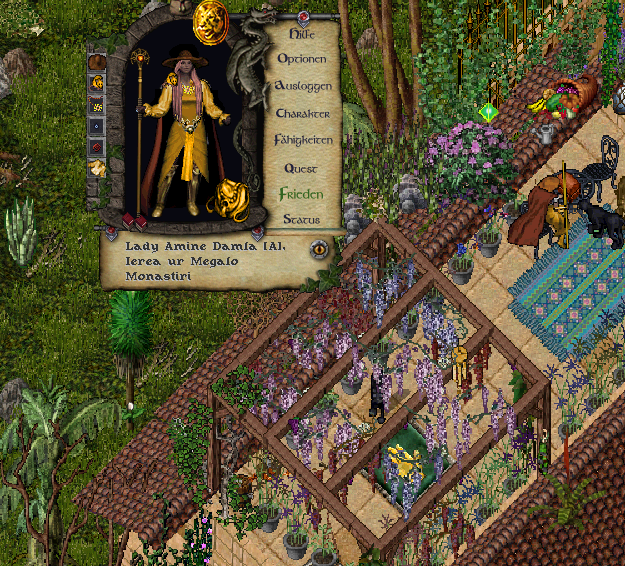Viewport: 625px width, 566px height.
Task: Select the red gem equipment slot
Action: pyautogui.click(x=97, y=148)
